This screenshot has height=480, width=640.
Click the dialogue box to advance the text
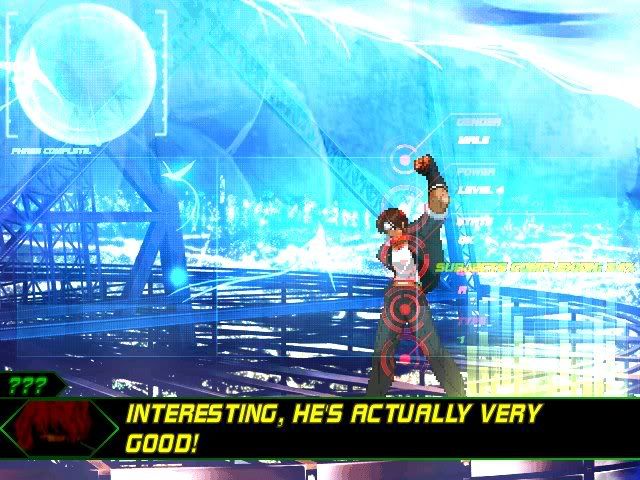point(370,428)
